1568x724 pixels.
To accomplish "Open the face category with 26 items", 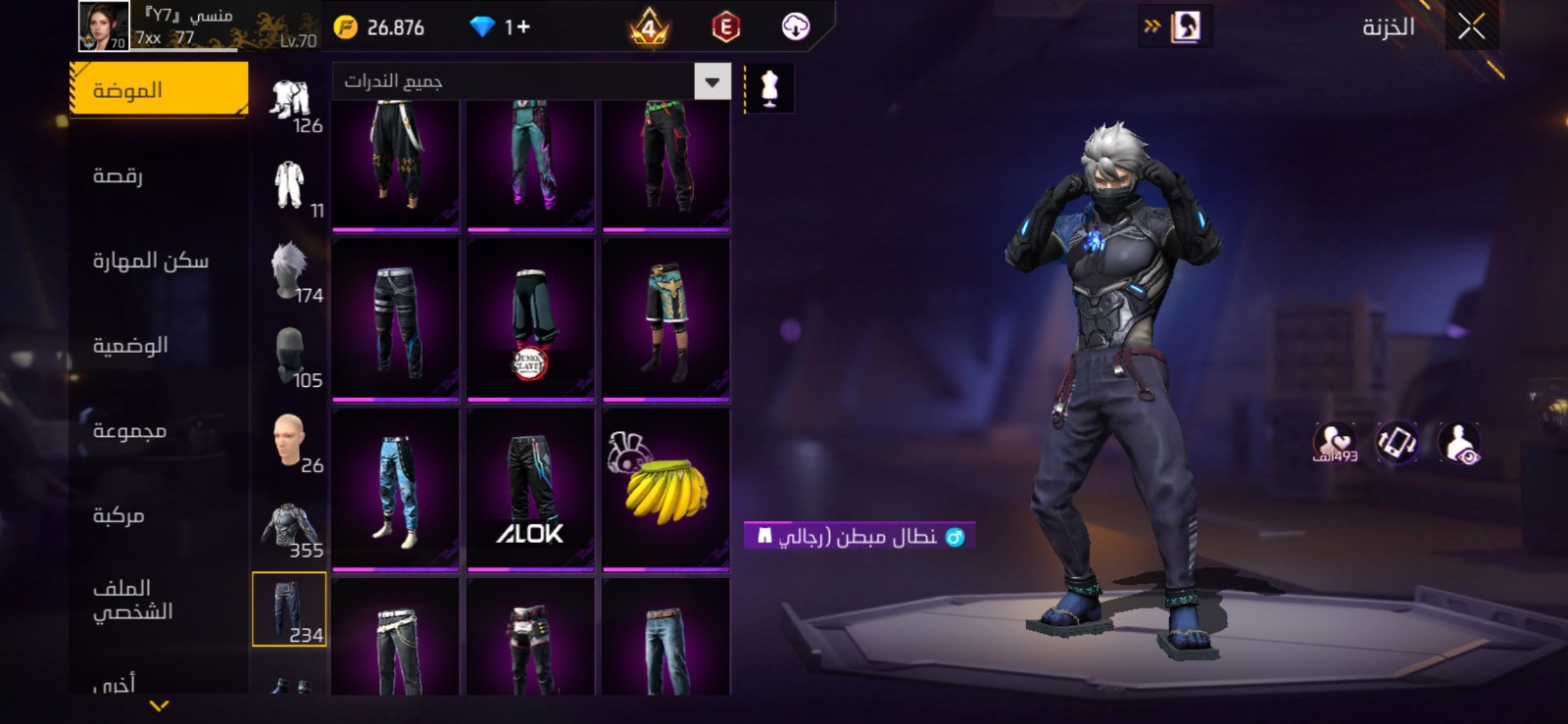I will pos(291,442).
